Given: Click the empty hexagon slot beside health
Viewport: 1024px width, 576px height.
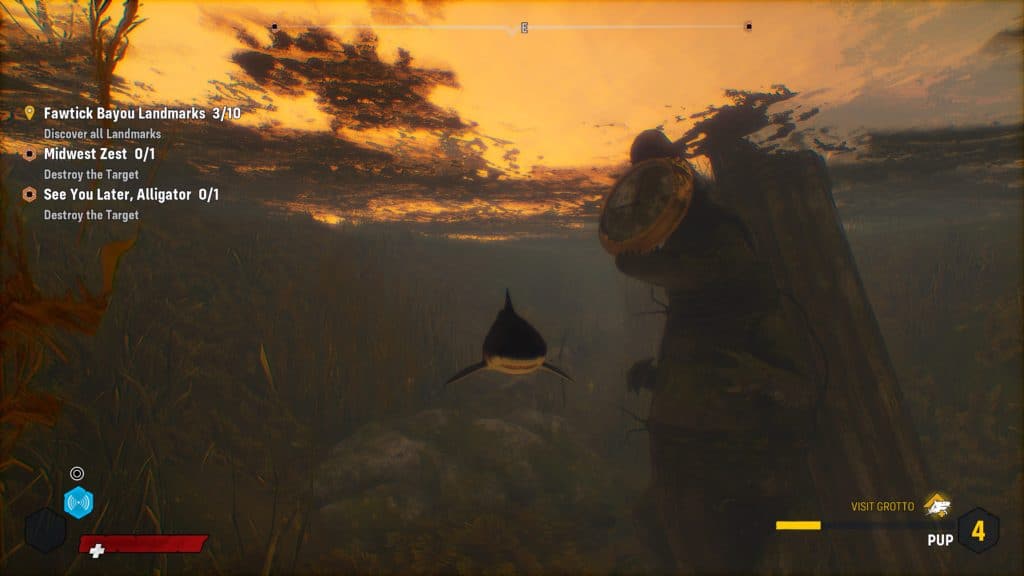Looking at the screenshot, I should tap(45, 530).
